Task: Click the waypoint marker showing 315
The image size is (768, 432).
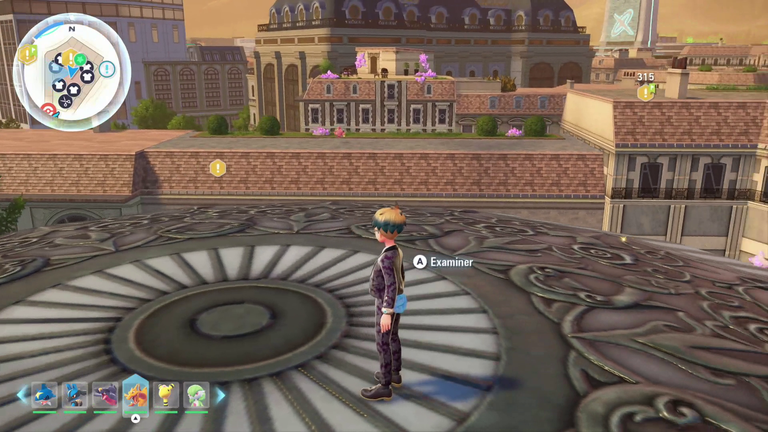Action: click(646, 92)
